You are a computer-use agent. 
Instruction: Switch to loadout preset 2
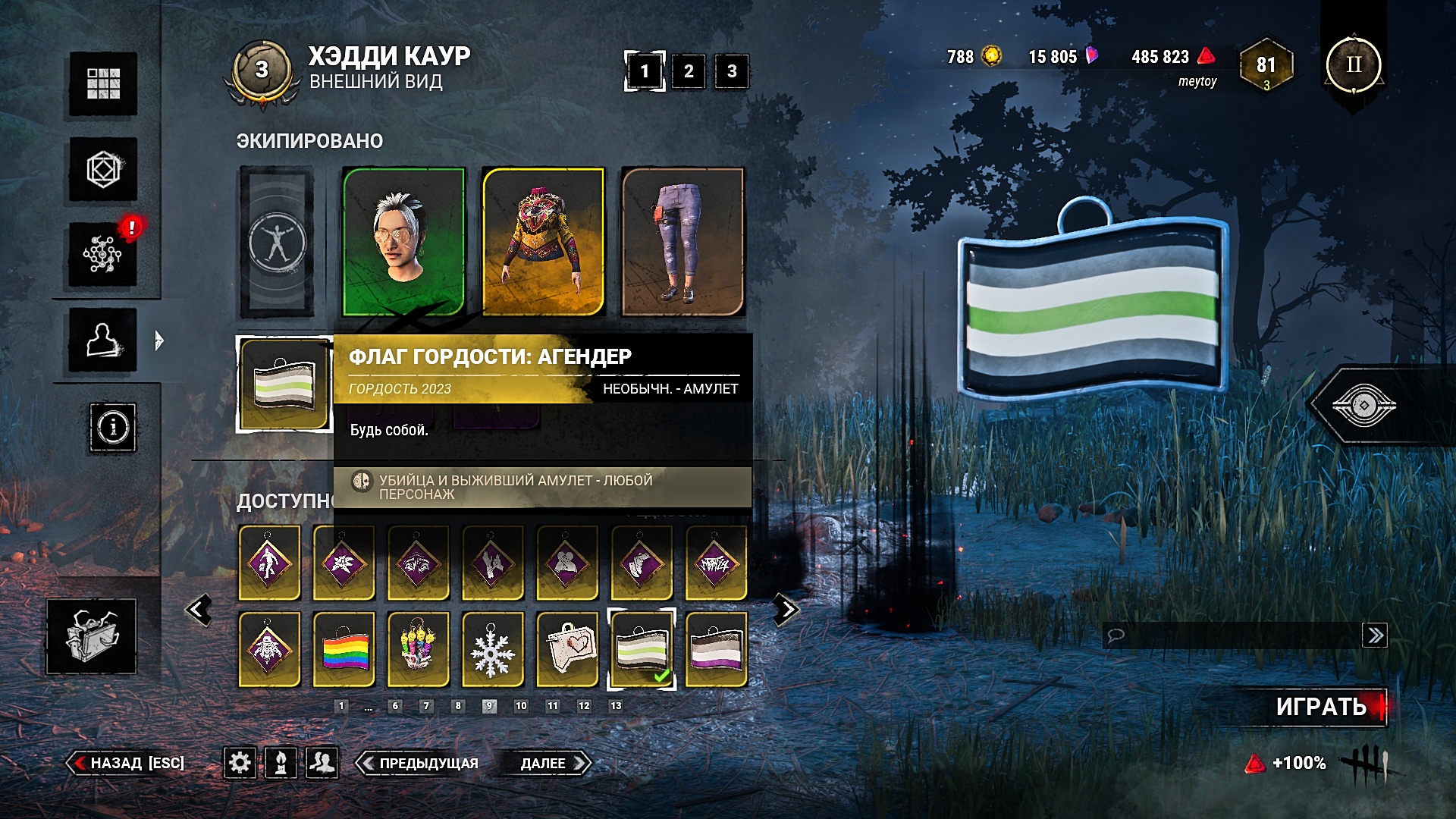tap(689, 71)
